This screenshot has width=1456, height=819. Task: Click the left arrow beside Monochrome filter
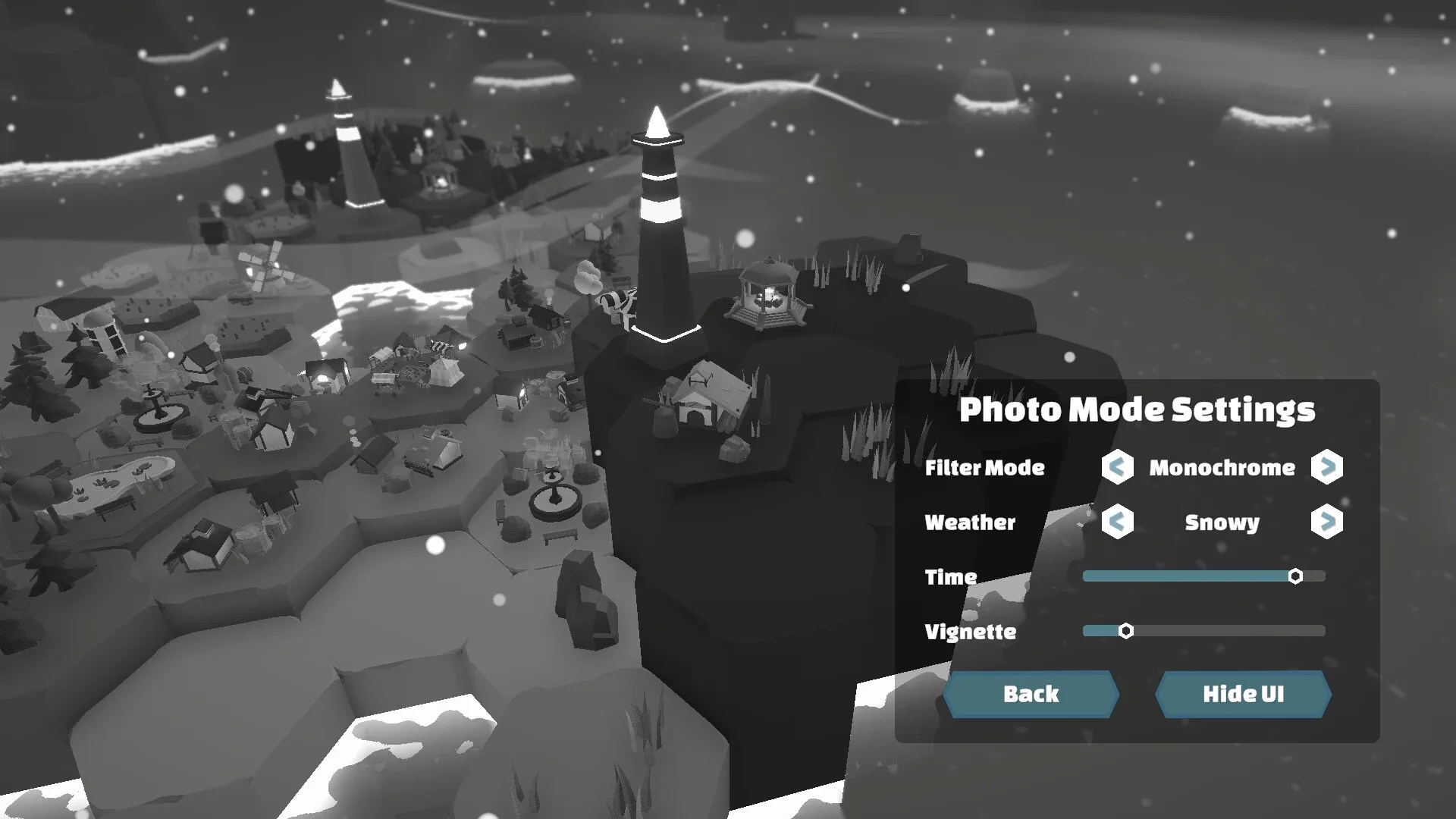(1116, 469)
